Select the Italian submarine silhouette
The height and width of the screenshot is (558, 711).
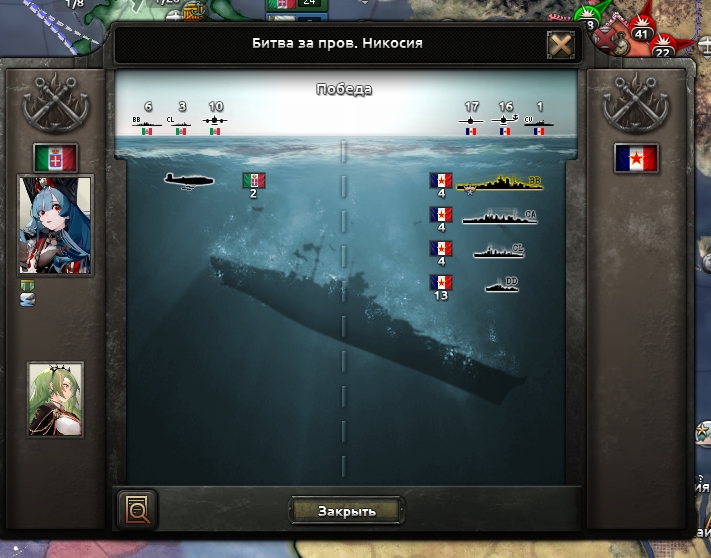(190, 180)
